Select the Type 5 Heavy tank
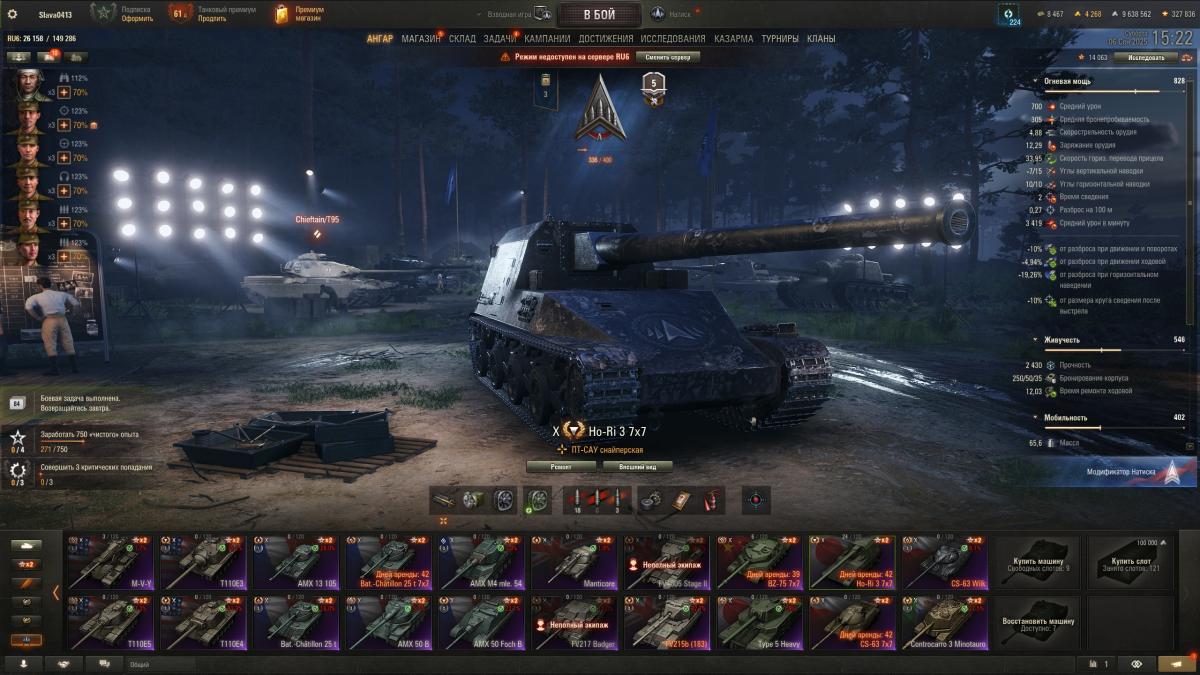Screen dimensions: 1200x675 tap(761, 622)
